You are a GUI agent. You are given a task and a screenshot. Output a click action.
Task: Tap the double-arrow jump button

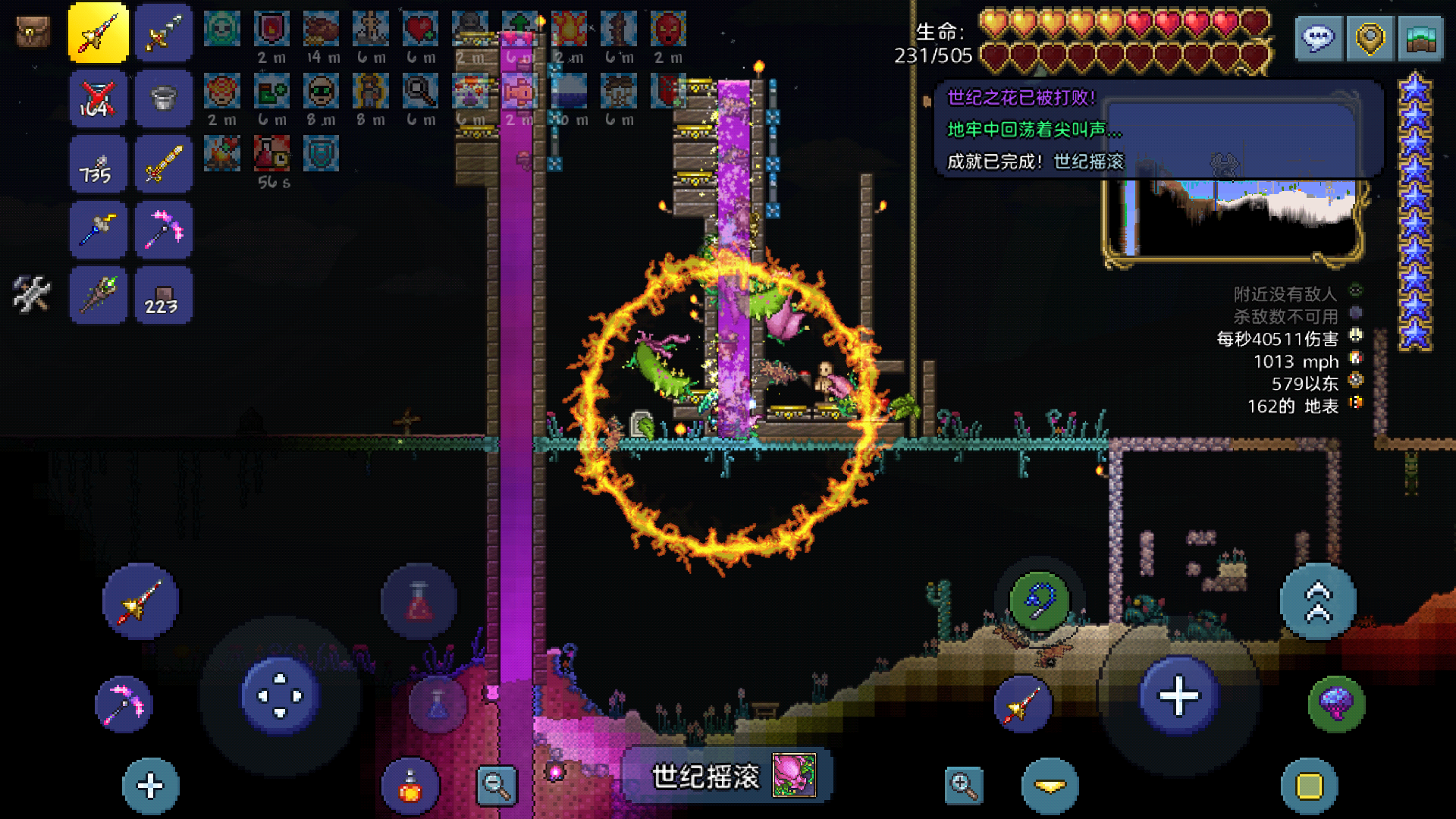coord(1318,601)
